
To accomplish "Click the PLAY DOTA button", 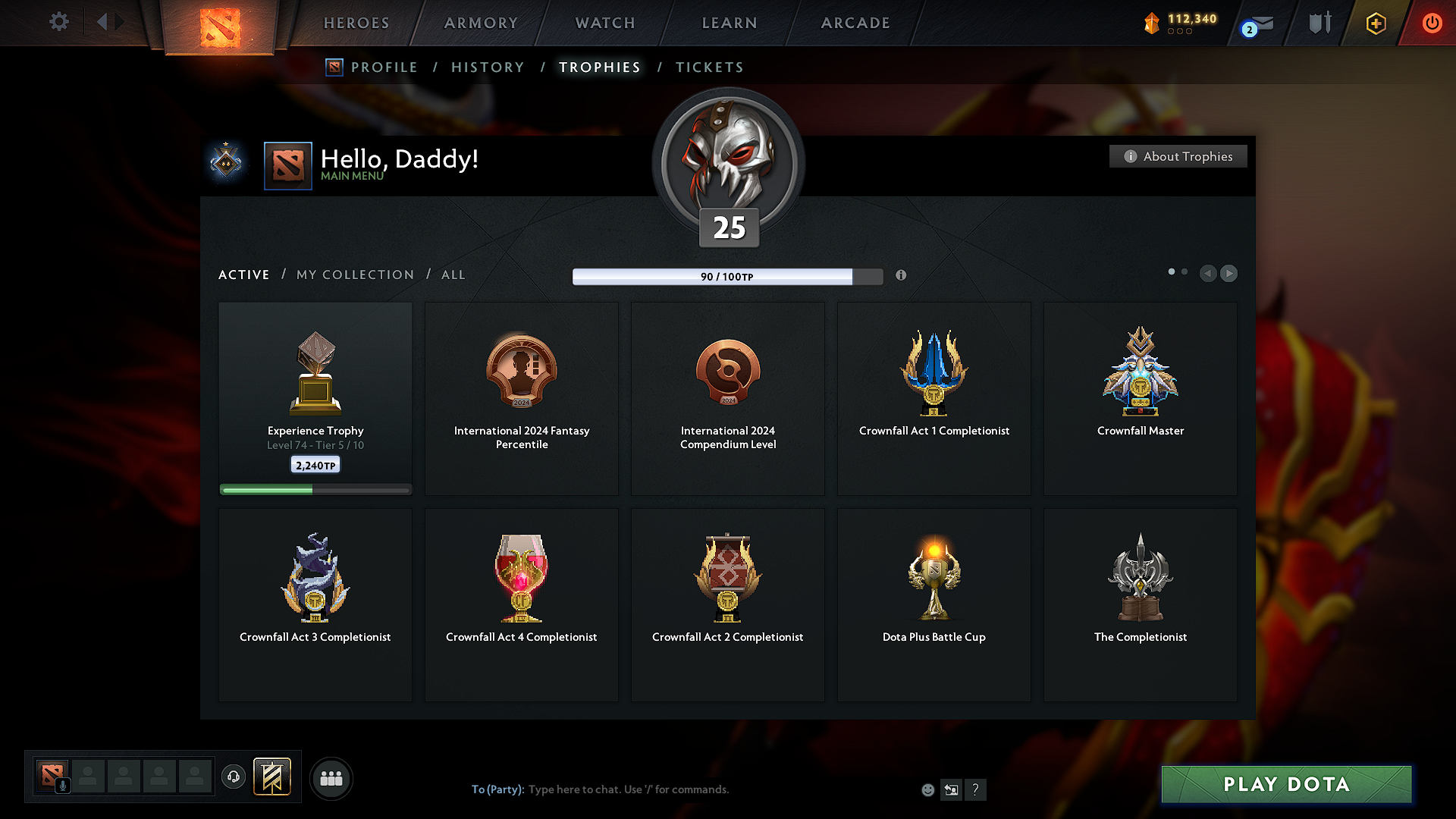I will [1286, 784].
